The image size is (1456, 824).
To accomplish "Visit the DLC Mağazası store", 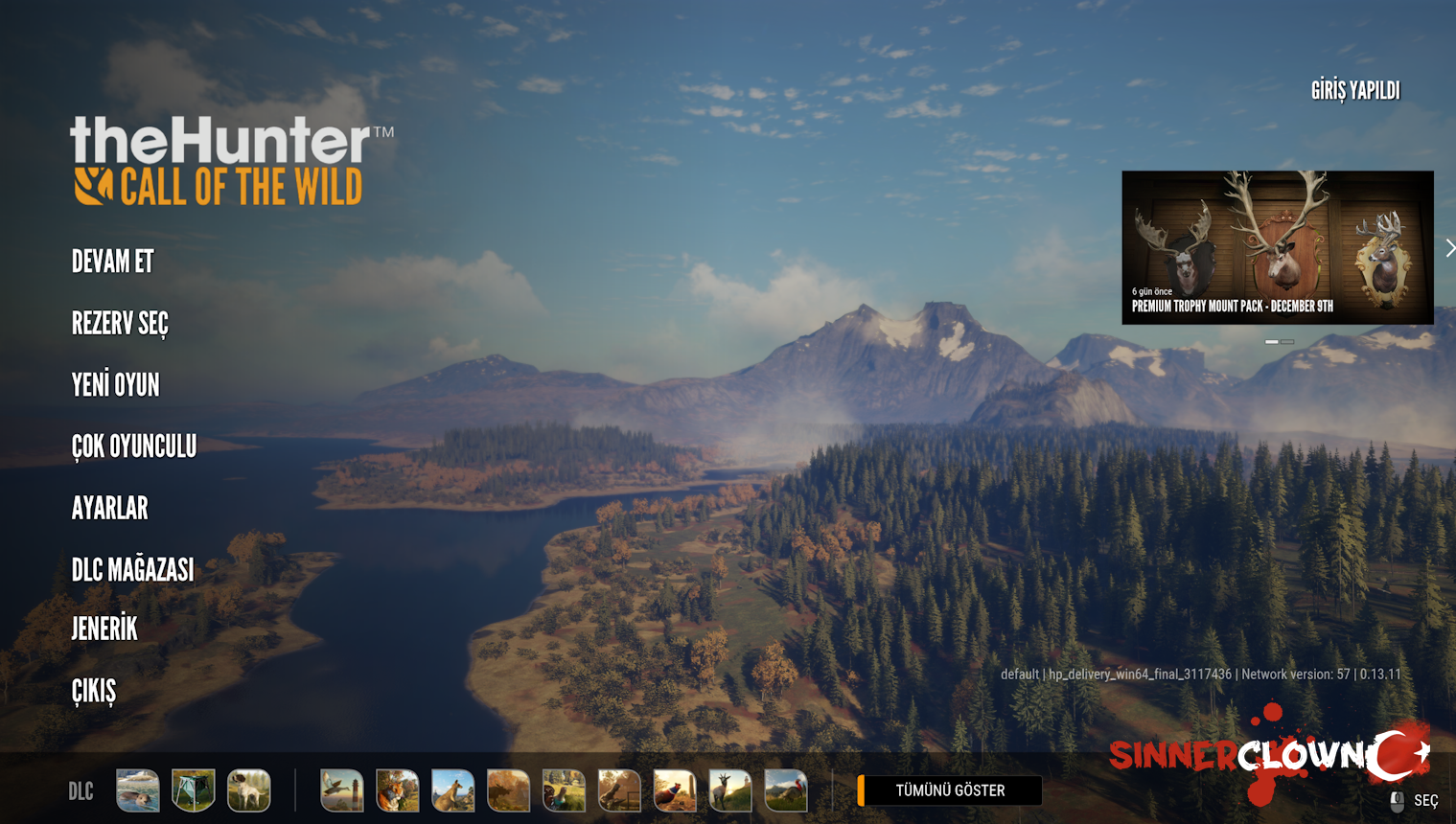I will (x=132, y=570).
